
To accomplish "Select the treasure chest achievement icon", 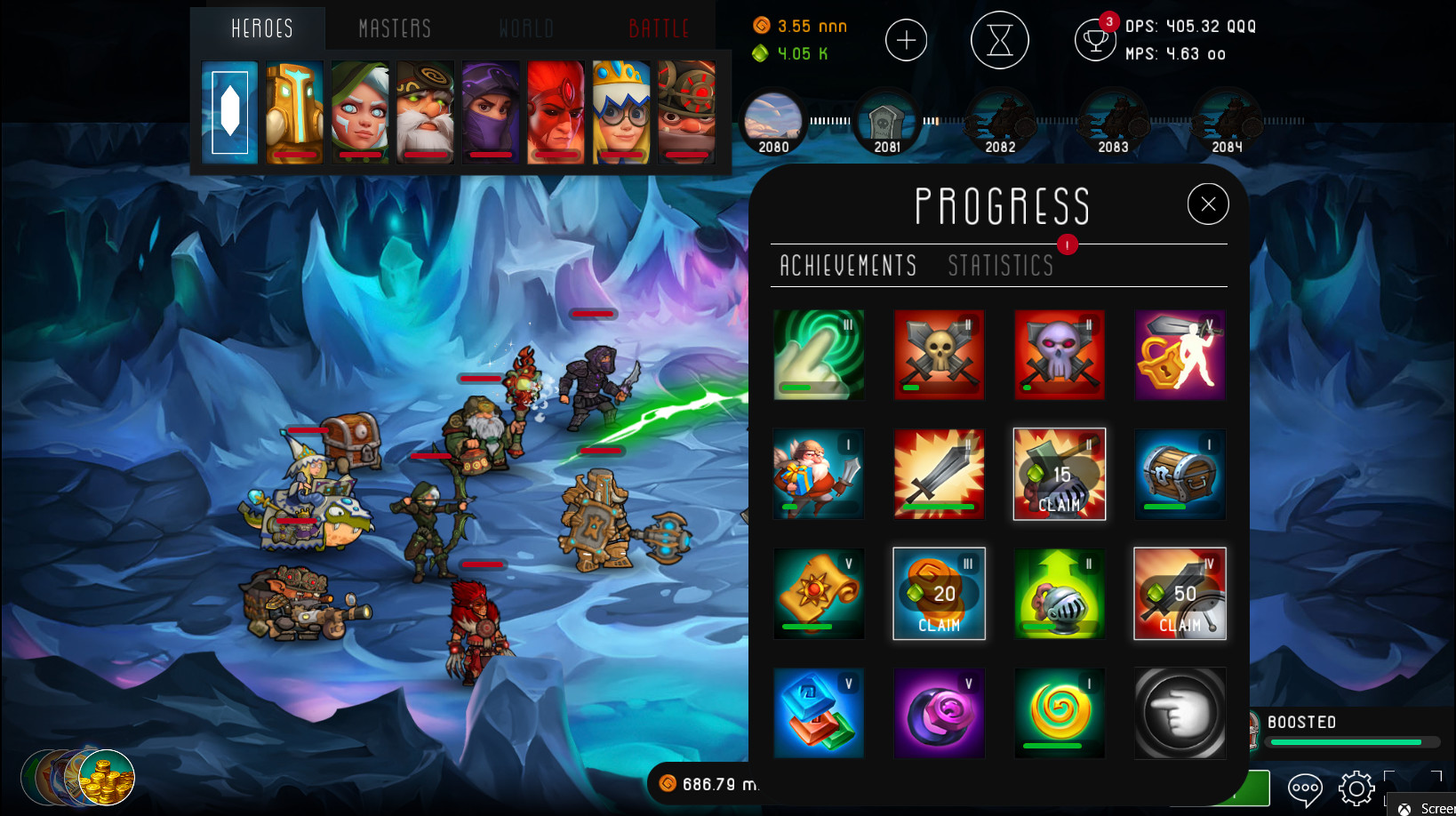I will (x=1180, y=474).
